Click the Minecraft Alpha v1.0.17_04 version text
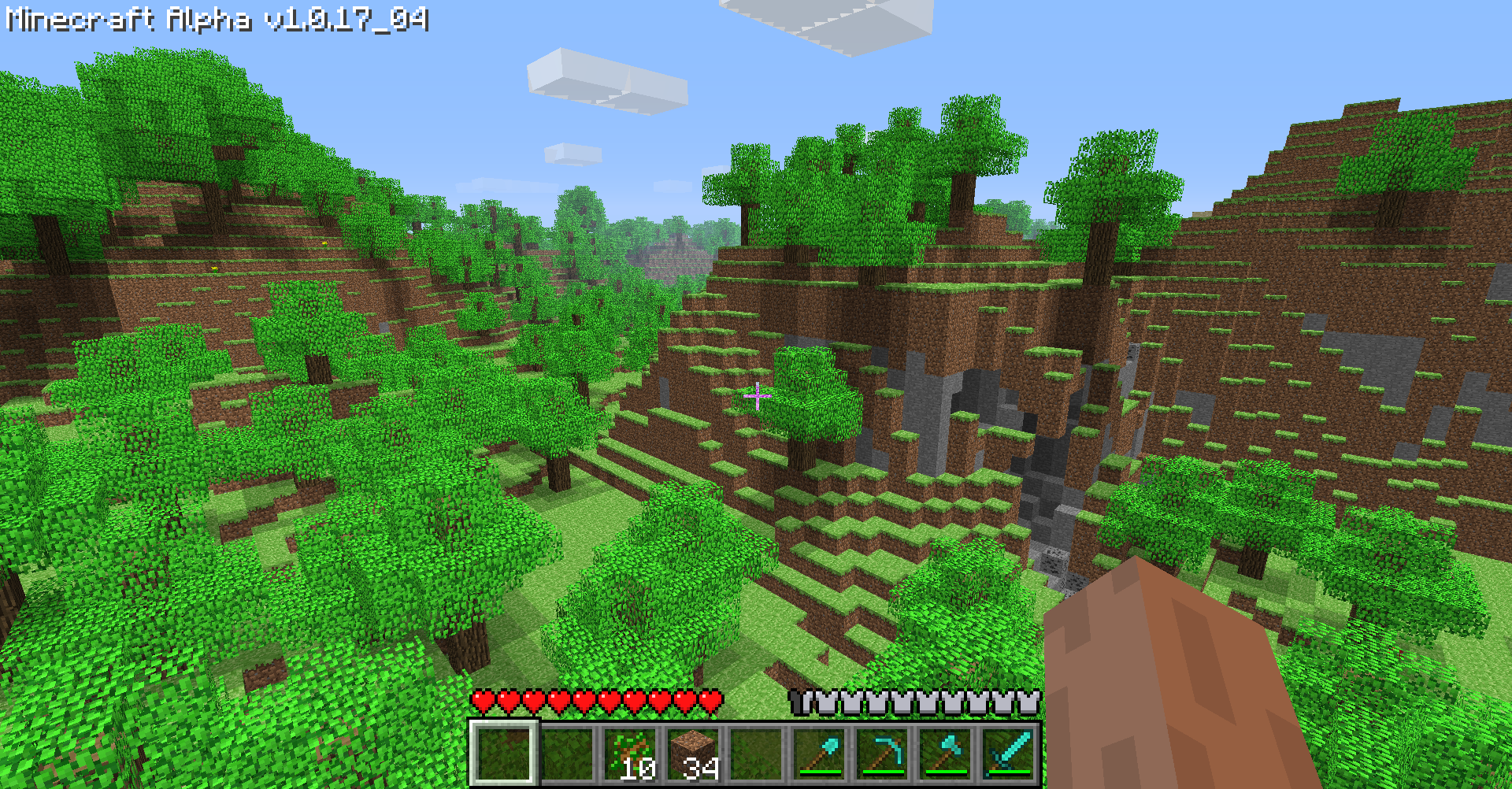 click(x=217, y=20)
